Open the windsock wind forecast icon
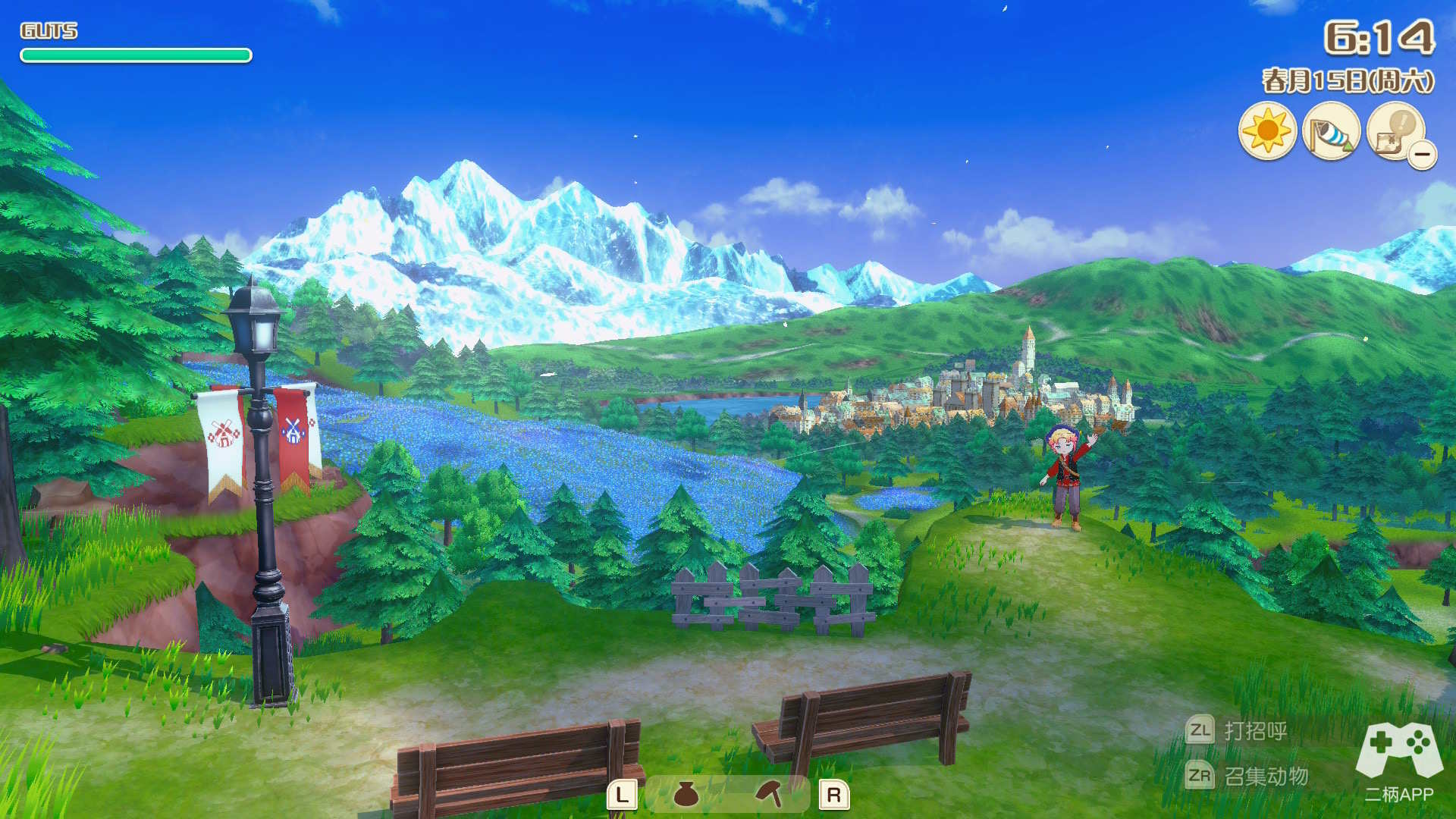1456x819 pixels. pyautogui.click(x=1331, y=131)
